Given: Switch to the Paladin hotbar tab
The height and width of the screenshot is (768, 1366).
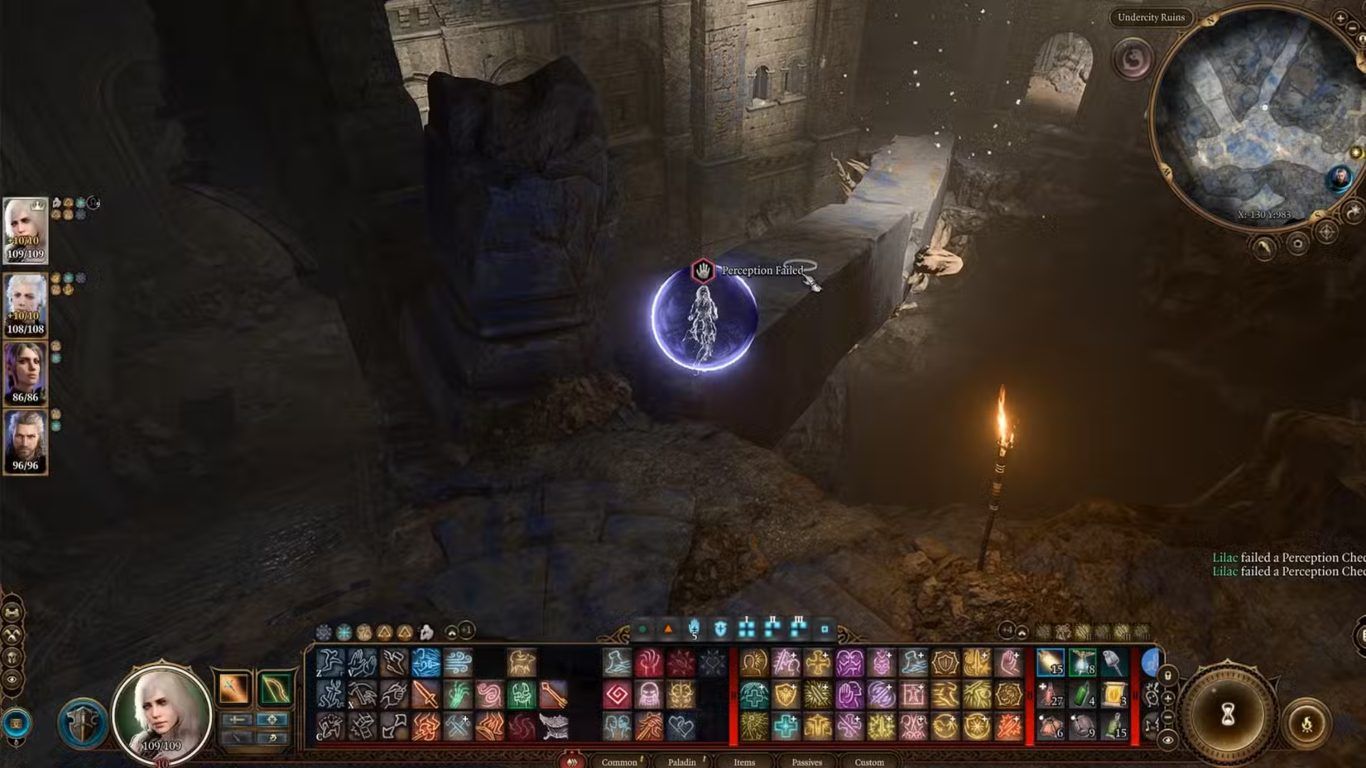Looking at the screenshot, I should click(x=682, y=762).
